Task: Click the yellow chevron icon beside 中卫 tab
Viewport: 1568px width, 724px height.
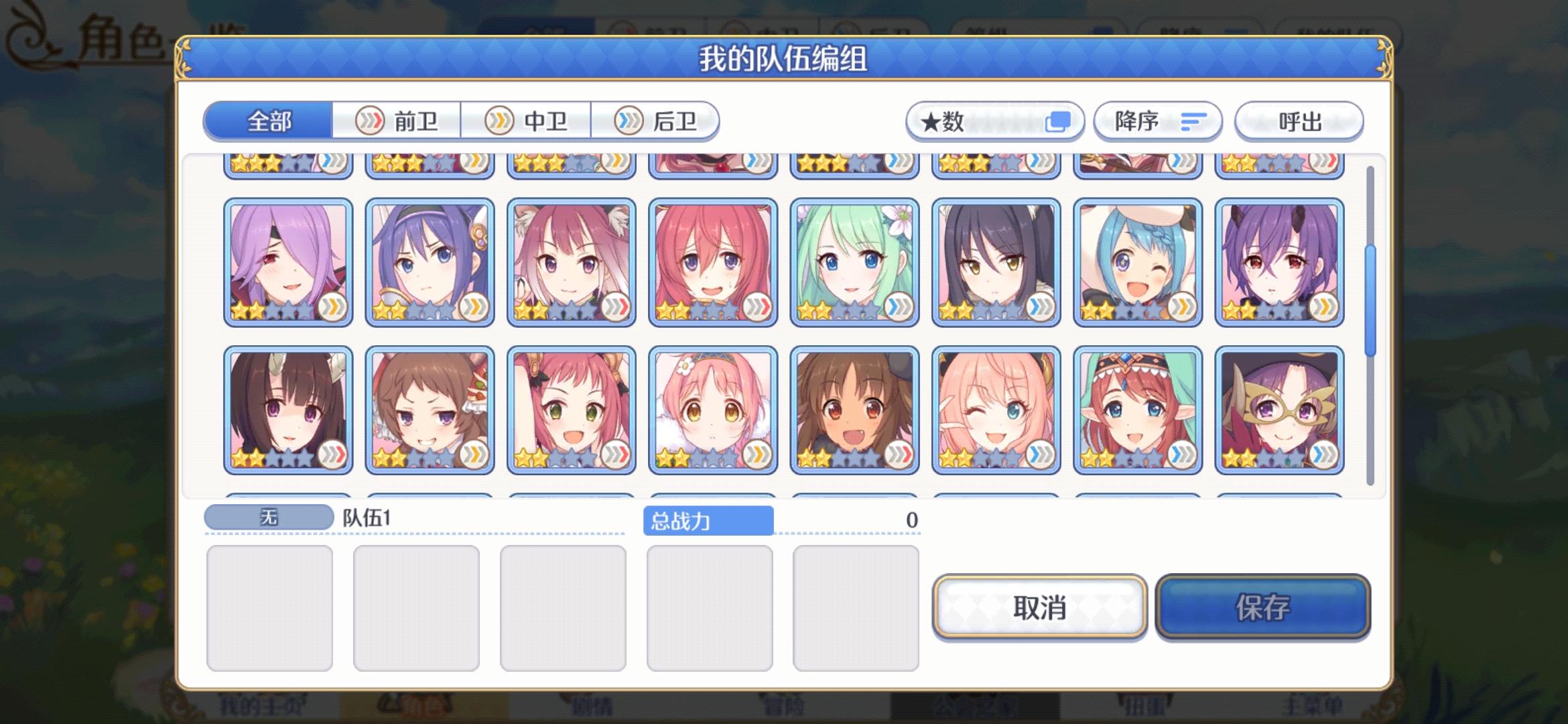Action: [x=499, y=121]
